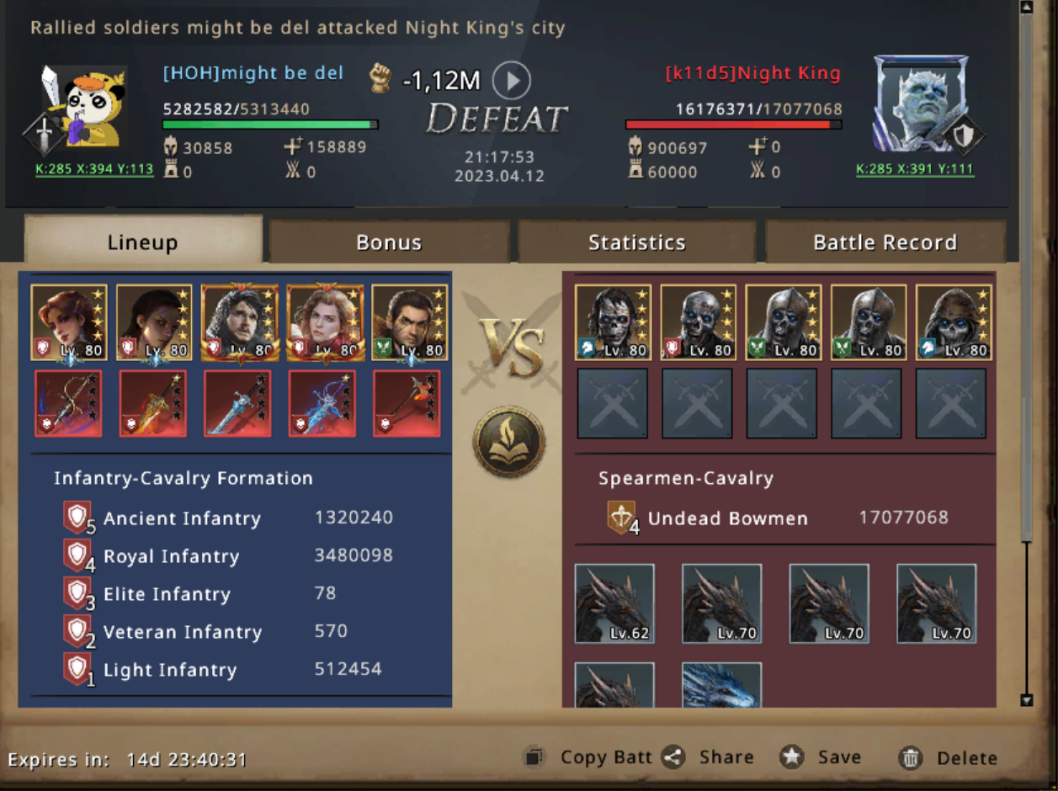Show the Battle Record tab
The image size is (1058, 791).
[x=884, y=242]
